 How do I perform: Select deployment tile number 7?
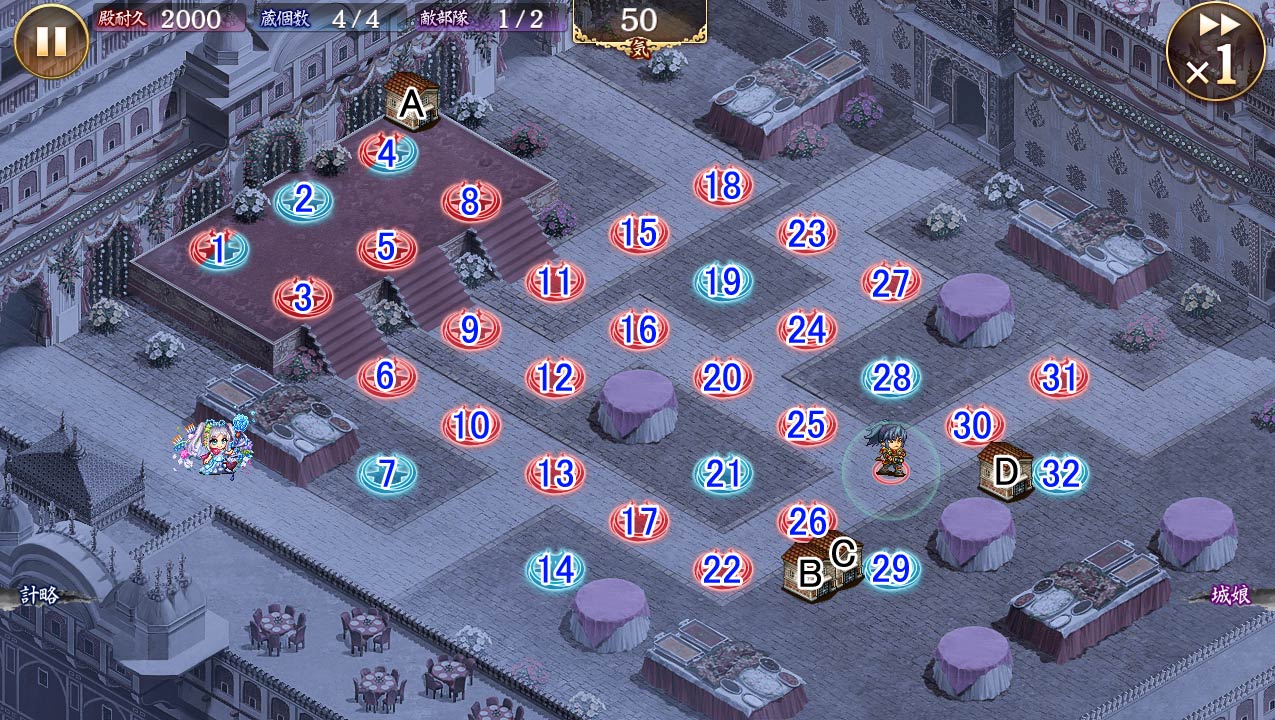[x=387, y=472]
